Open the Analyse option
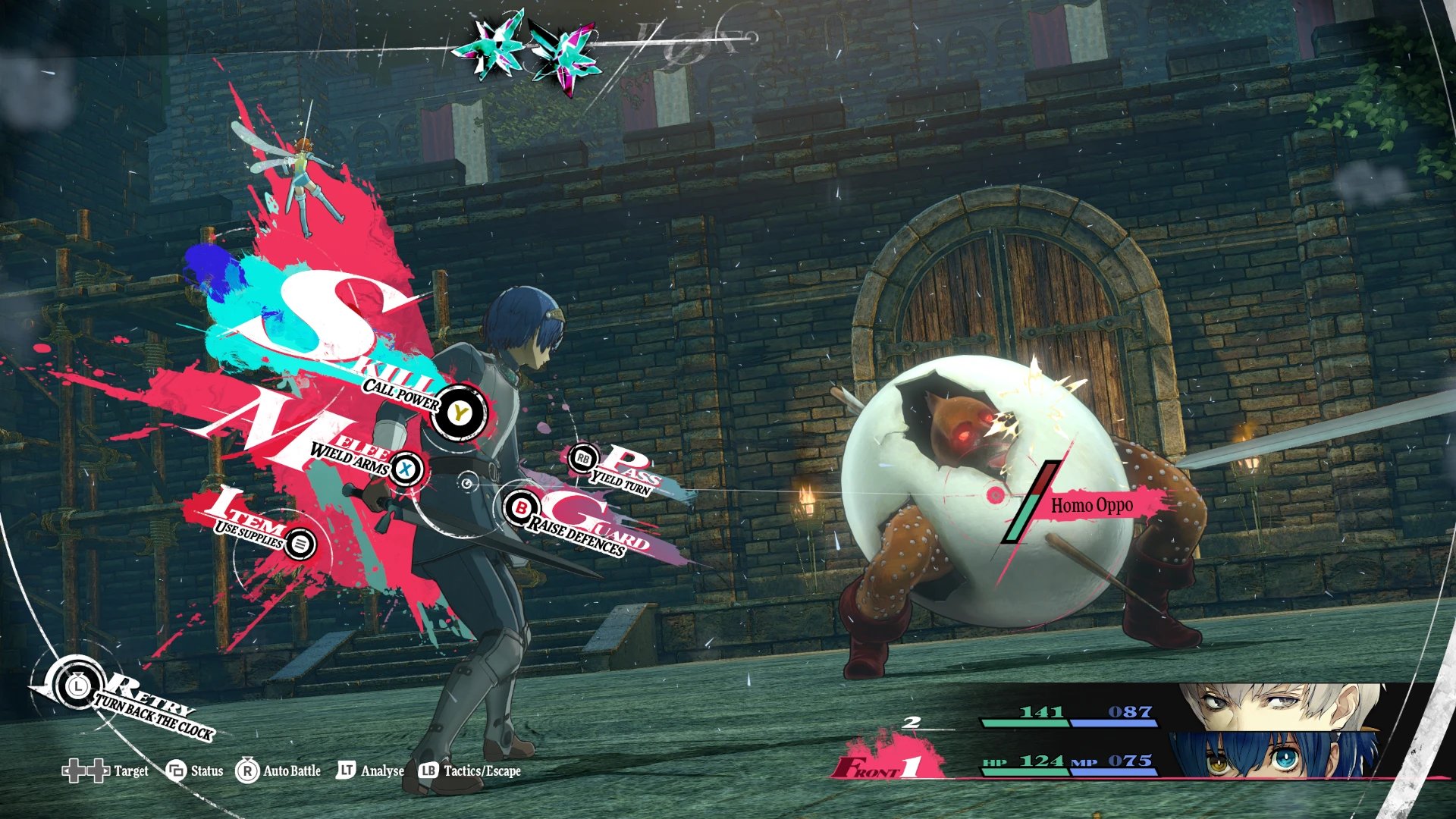 [370, 771]
